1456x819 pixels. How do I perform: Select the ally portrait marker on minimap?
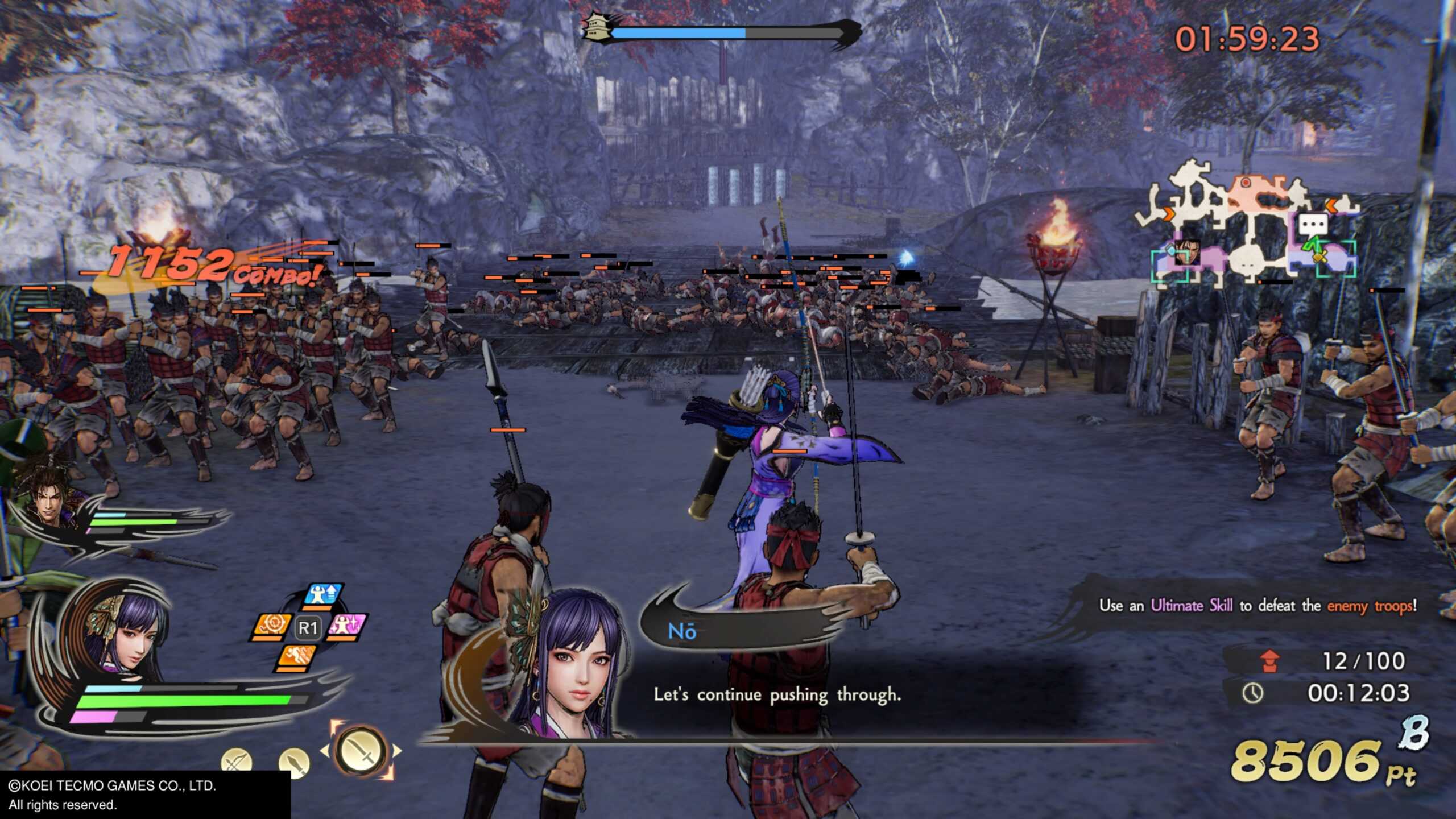click(x=1188, y=252)
